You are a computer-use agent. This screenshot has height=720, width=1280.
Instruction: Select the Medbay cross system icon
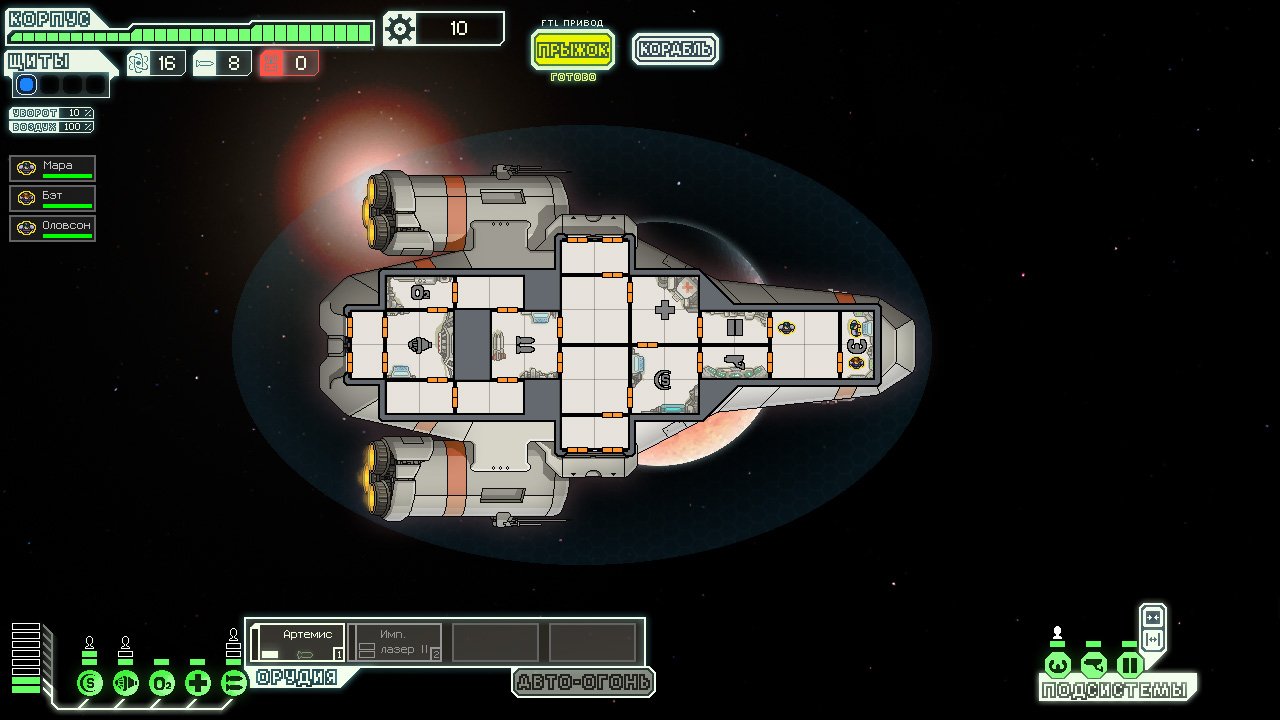tap(198, 682)
